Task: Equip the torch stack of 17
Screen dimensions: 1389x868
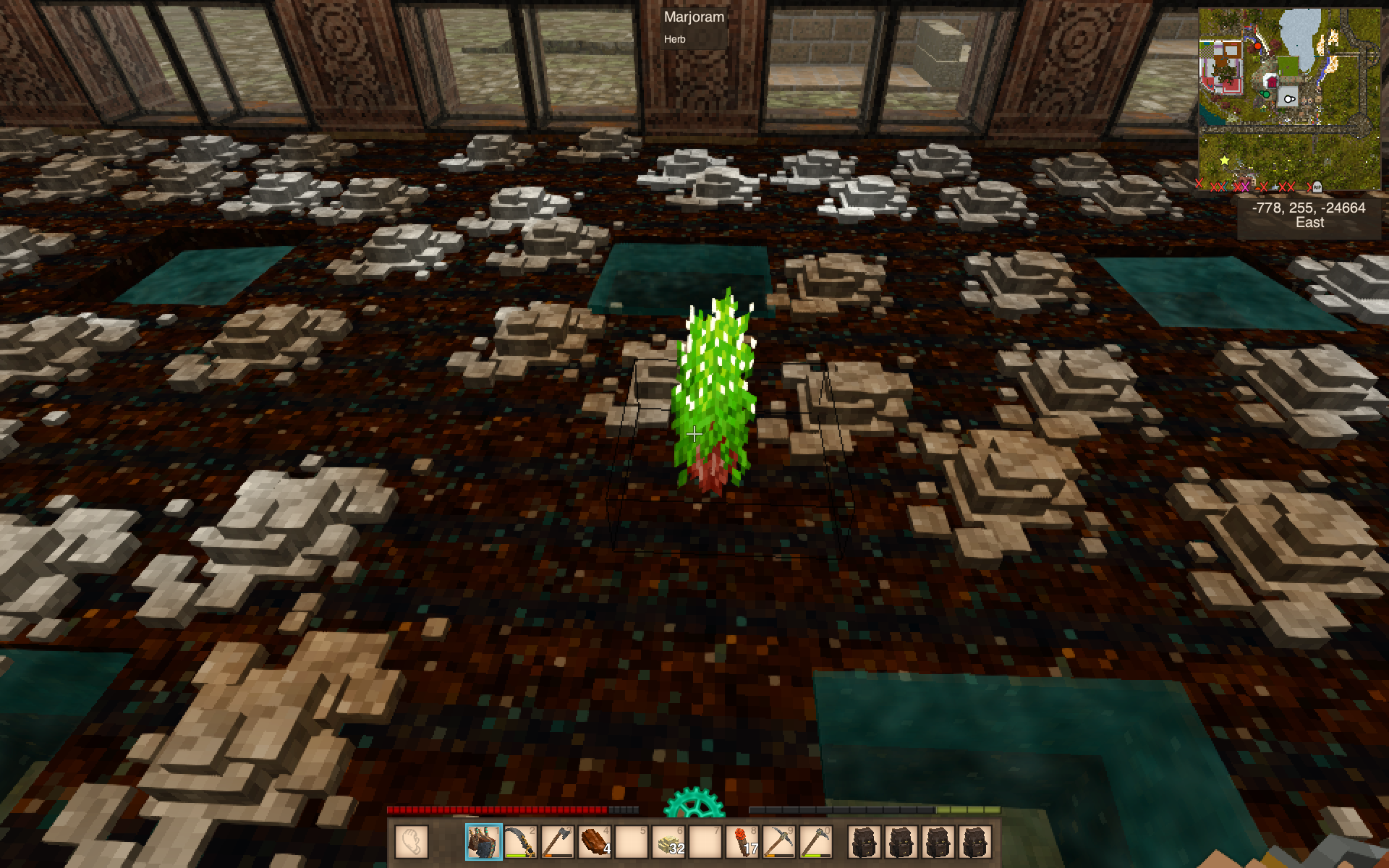Action: tap(742, 842)
